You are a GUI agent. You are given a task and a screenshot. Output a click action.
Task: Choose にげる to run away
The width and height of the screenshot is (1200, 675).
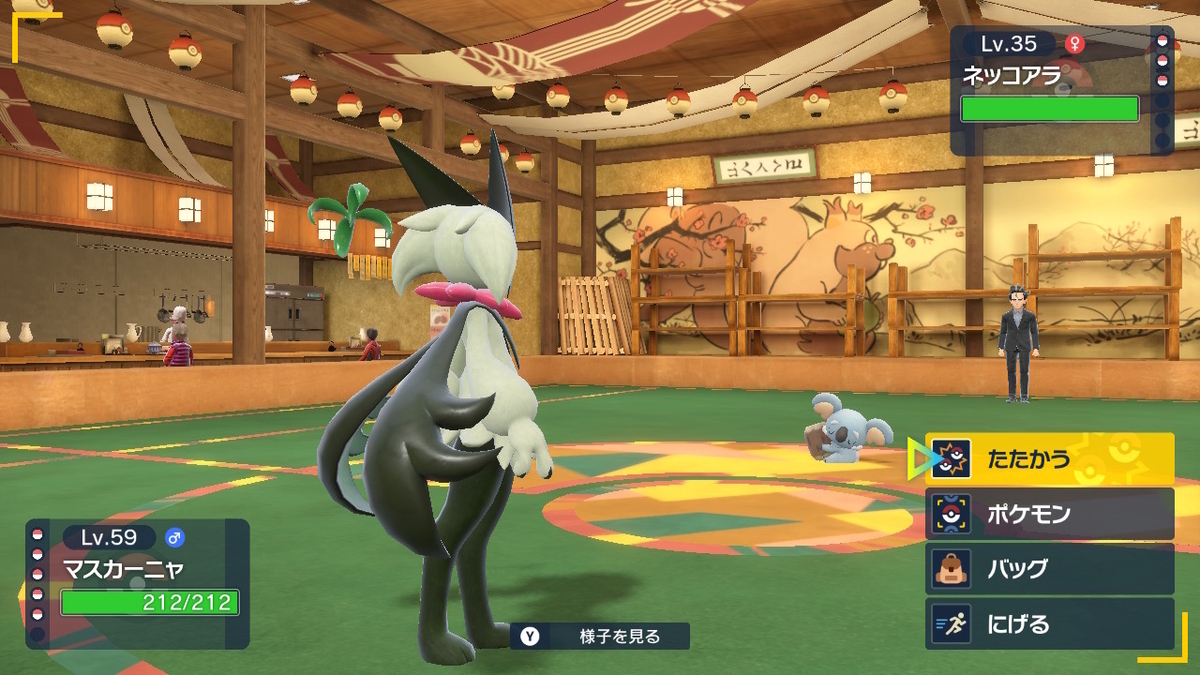click(x=1048, y=624)
